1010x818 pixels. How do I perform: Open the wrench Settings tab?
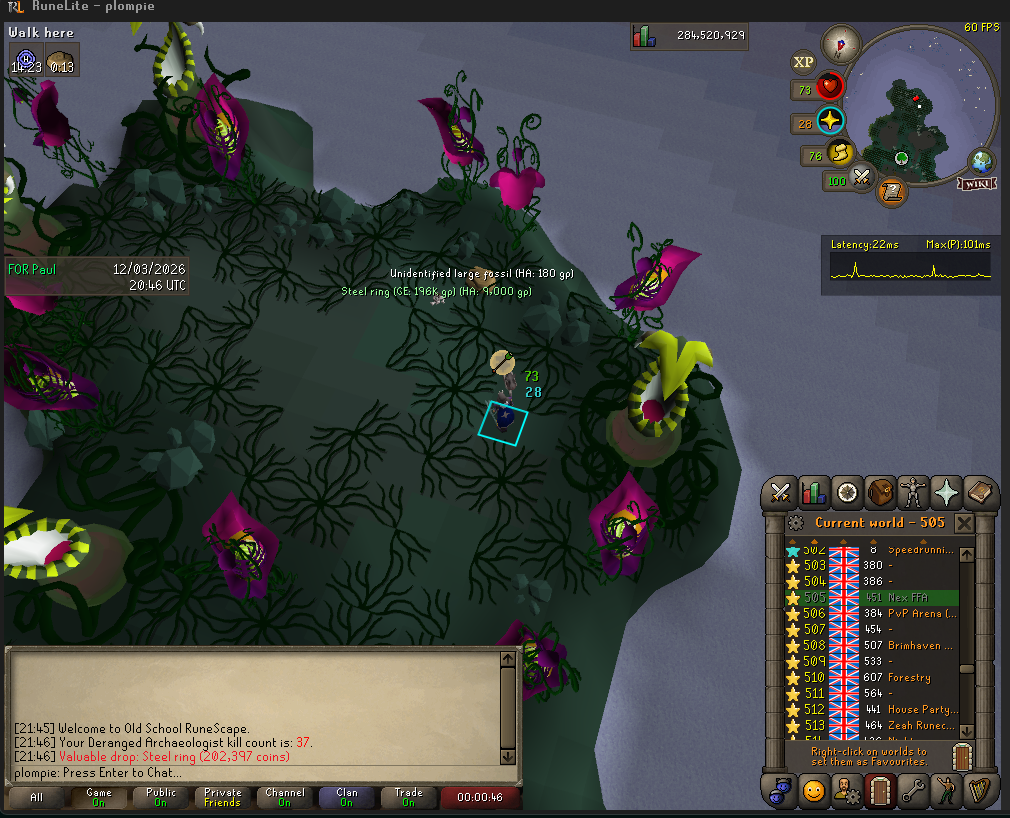click(914, 790)
